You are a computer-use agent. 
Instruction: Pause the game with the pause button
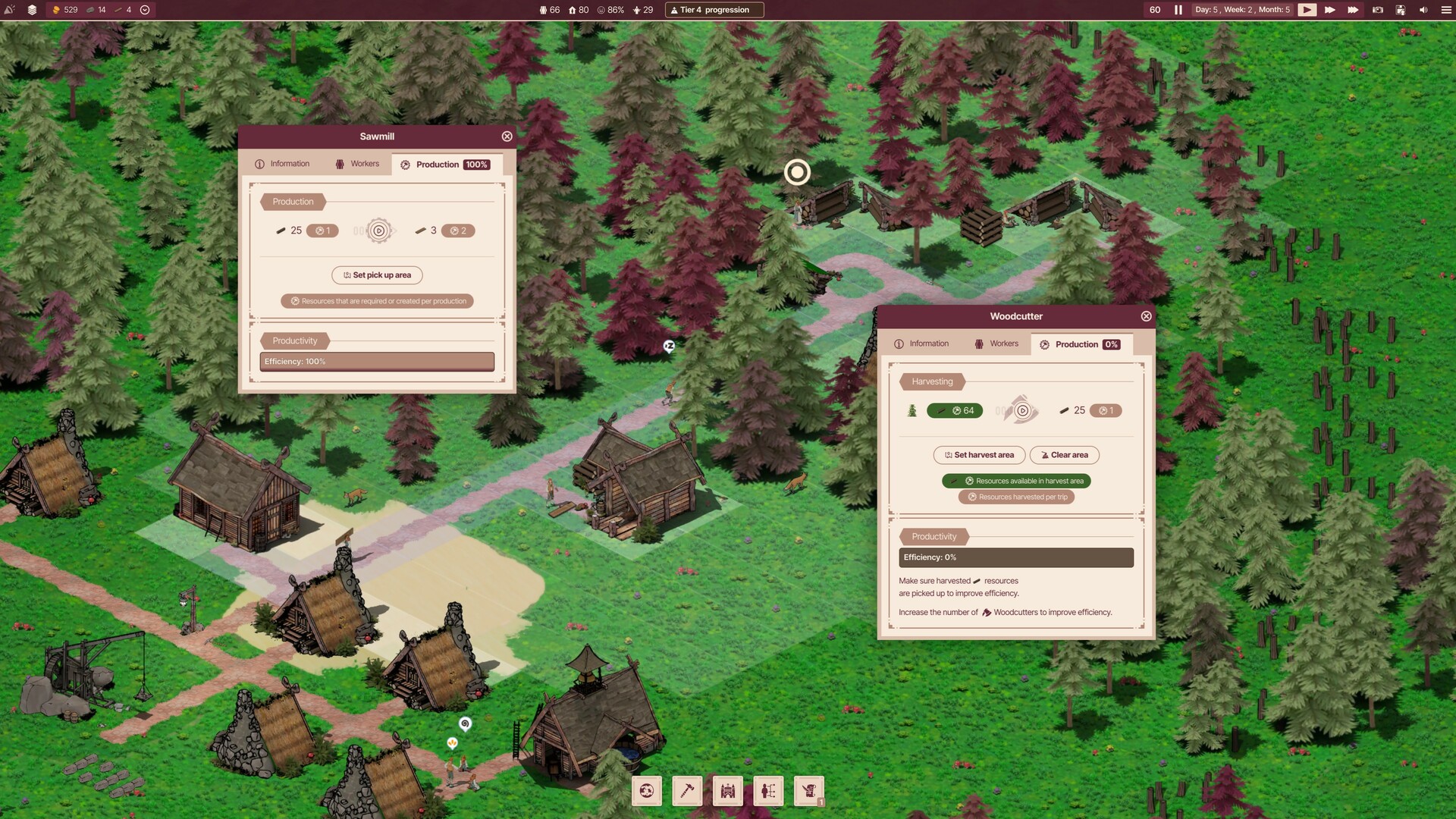click(x=1177, y=10)
